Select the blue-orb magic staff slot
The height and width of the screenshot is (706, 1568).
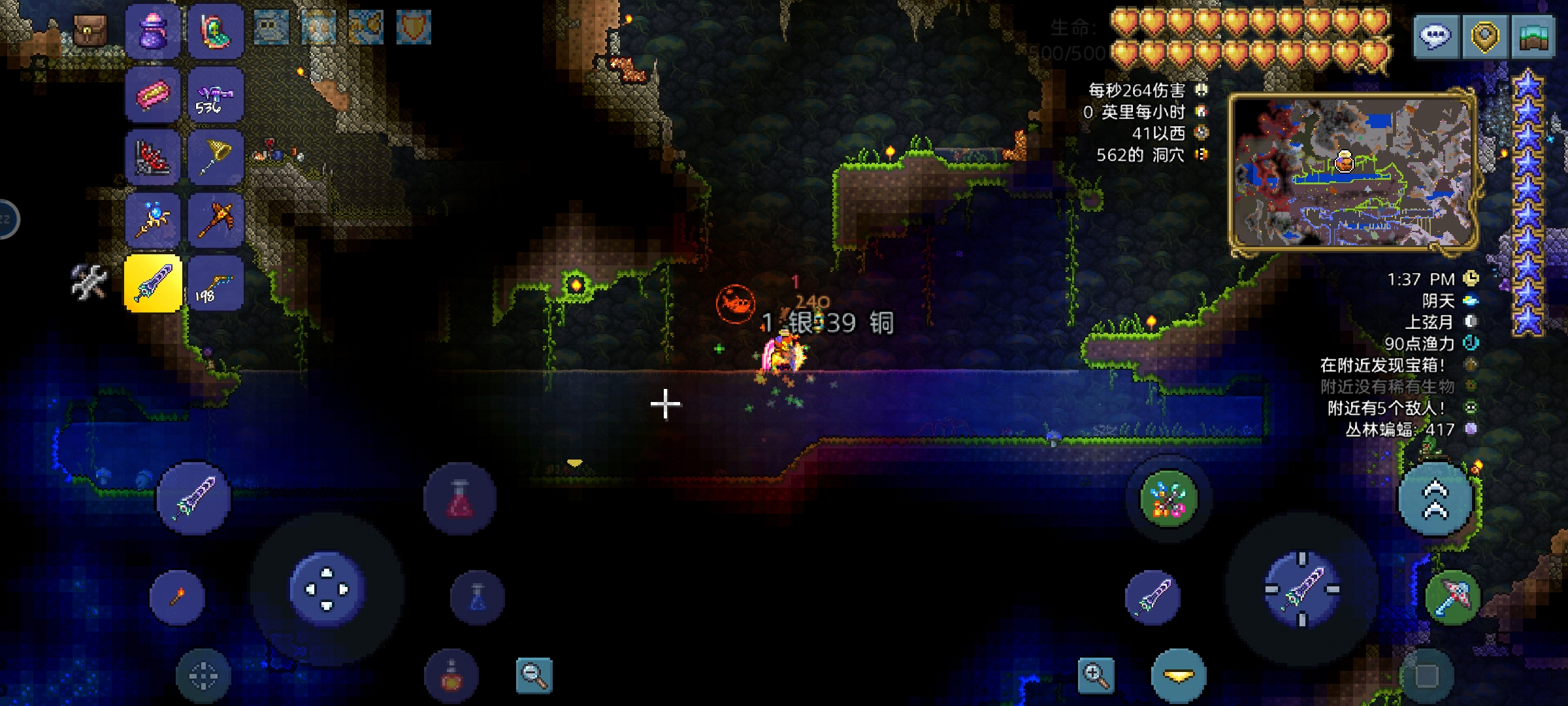pos(152,220)
